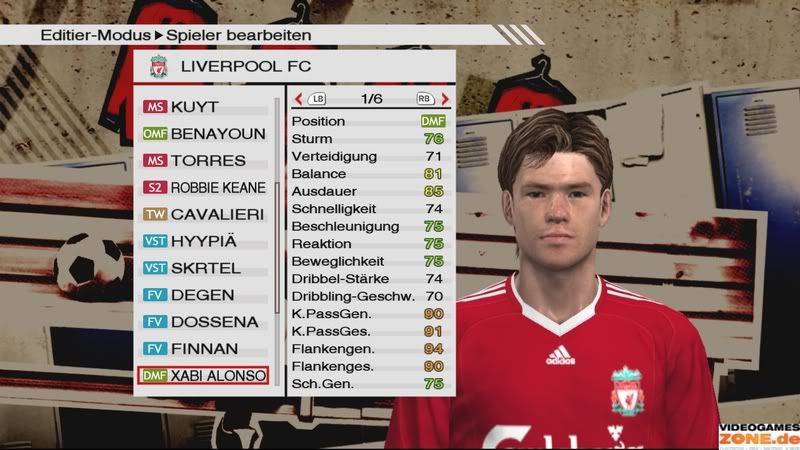Edit the Position attribute row
The width and height of the screenshot is (800, 450).
[x=367, y=121]
